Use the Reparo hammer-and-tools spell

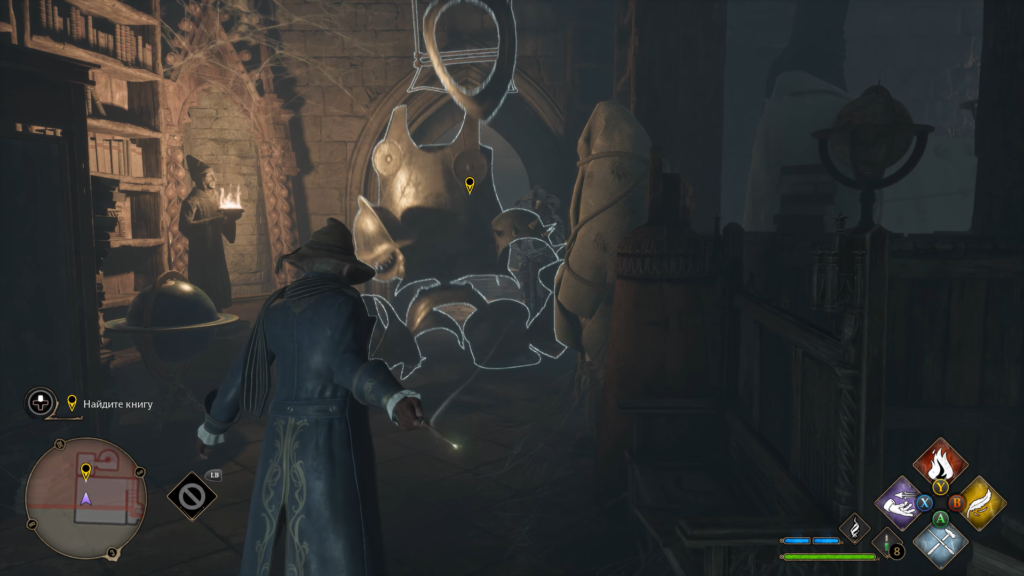(940, 541)
